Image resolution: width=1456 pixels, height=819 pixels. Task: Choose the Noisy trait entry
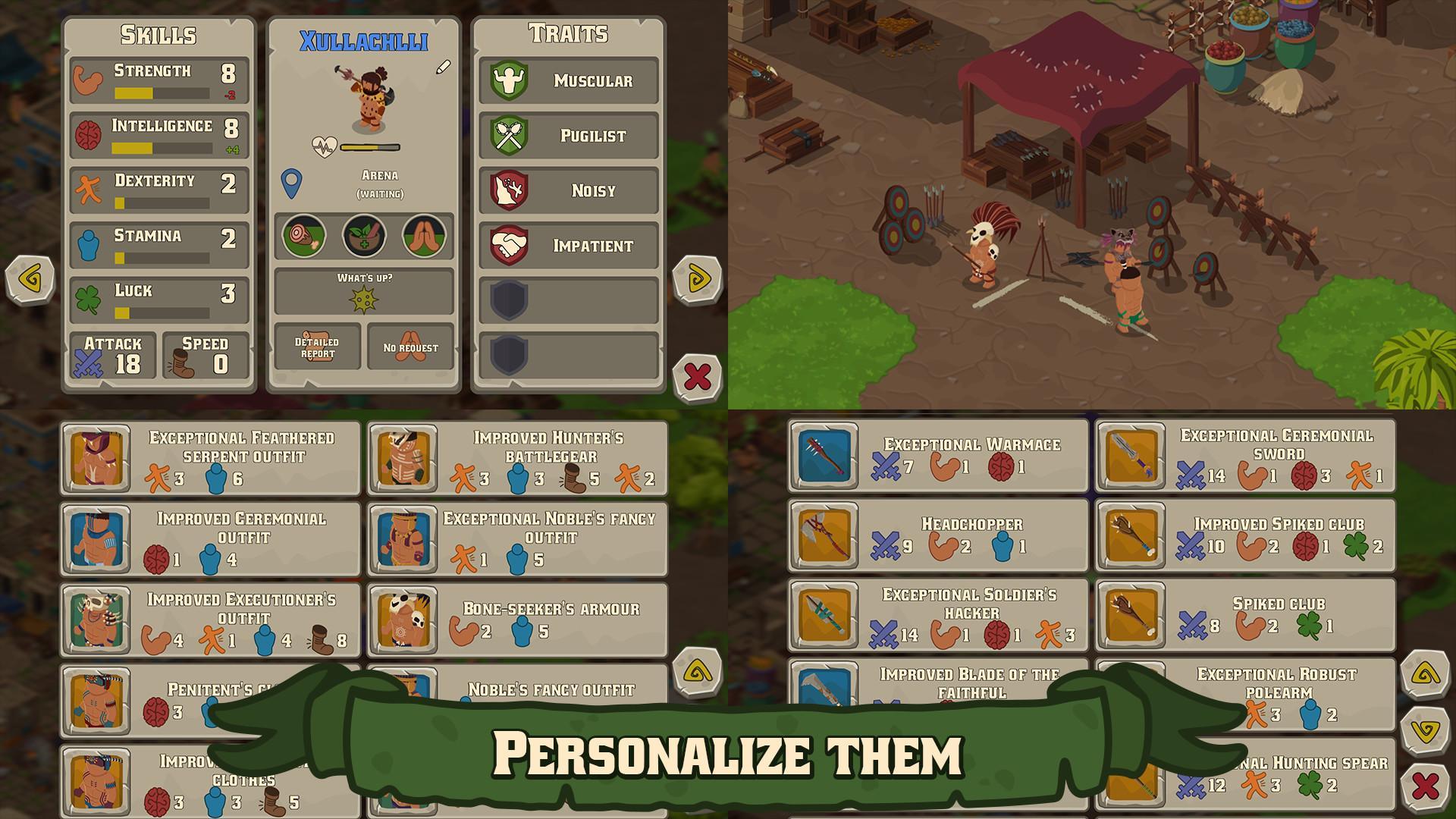click(x=569, y=191)
